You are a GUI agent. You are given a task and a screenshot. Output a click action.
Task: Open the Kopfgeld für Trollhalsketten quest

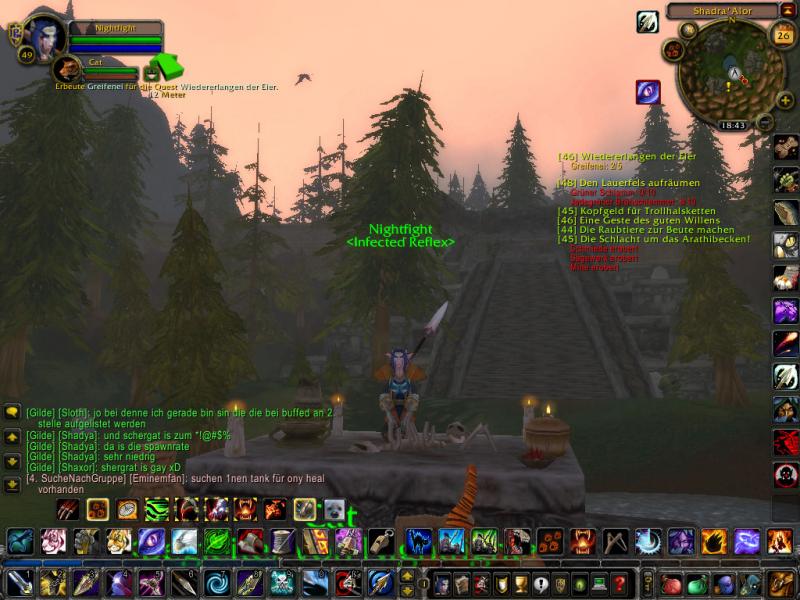[639, 211]
